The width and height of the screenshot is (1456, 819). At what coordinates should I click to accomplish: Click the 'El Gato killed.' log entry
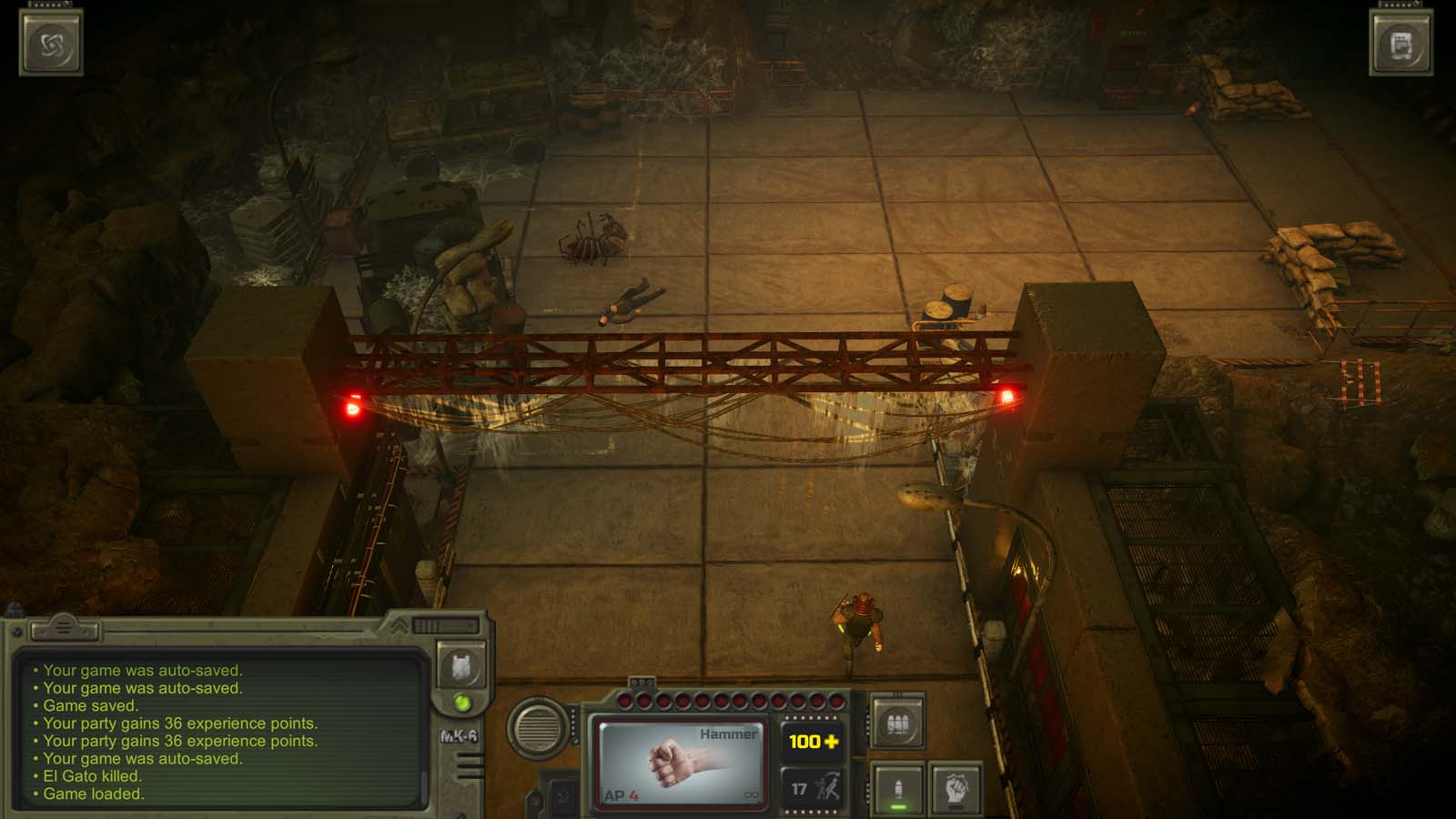coord(92,774)
